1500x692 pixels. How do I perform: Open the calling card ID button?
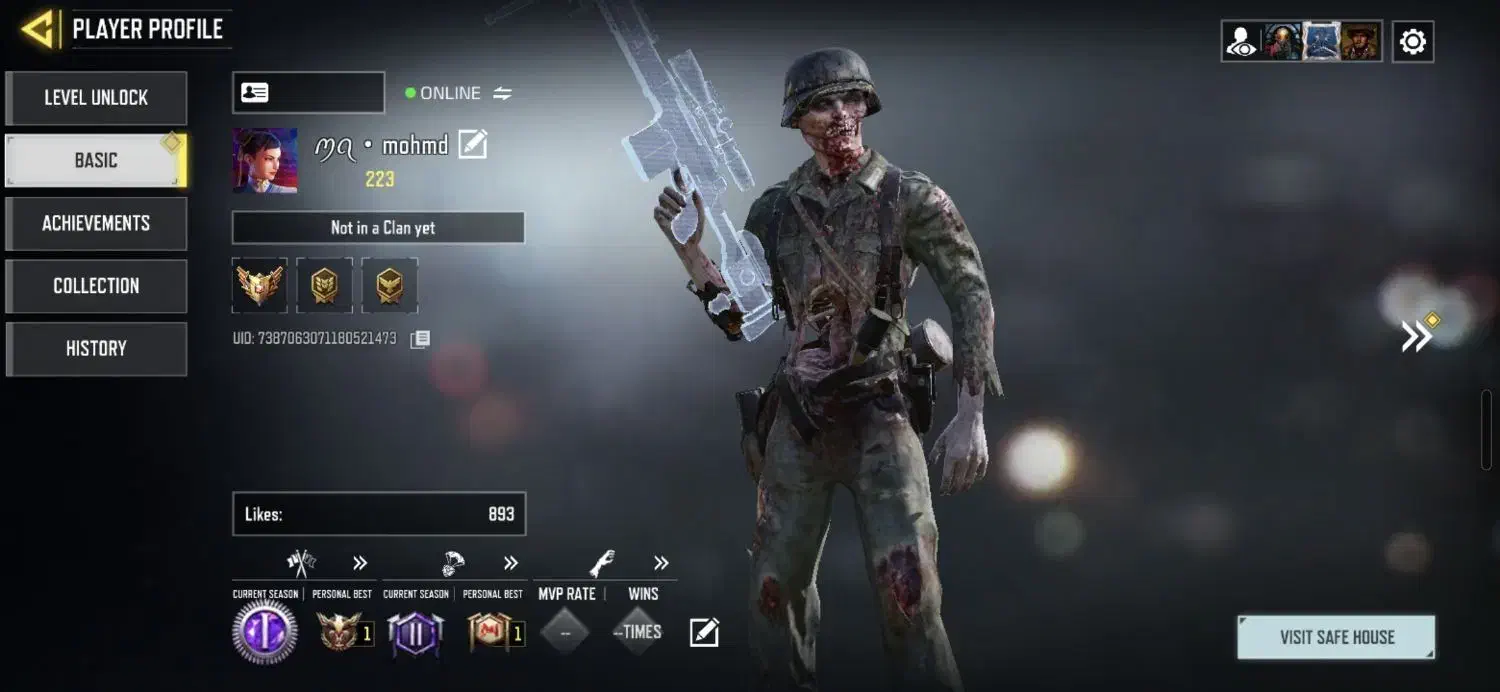pyautogui.click(x=308, y=93)
